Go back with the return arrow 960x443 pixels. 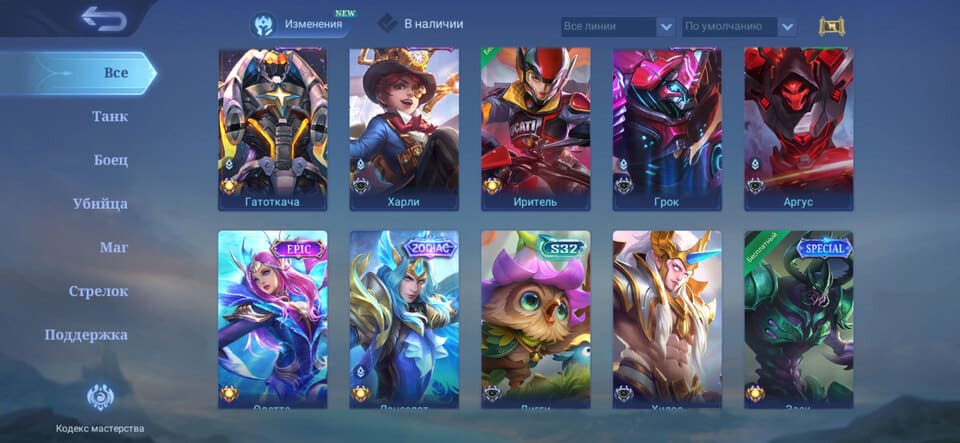coord(104,18)
